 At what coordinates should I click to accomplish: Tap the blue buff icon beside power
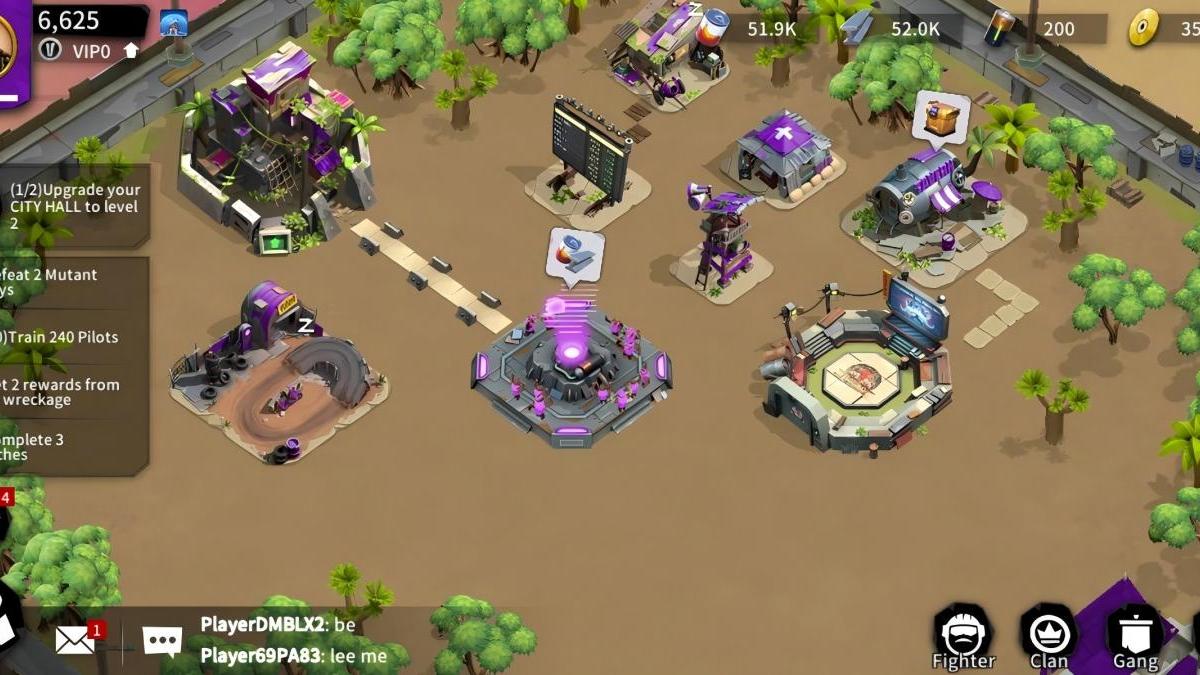(174, 22)
